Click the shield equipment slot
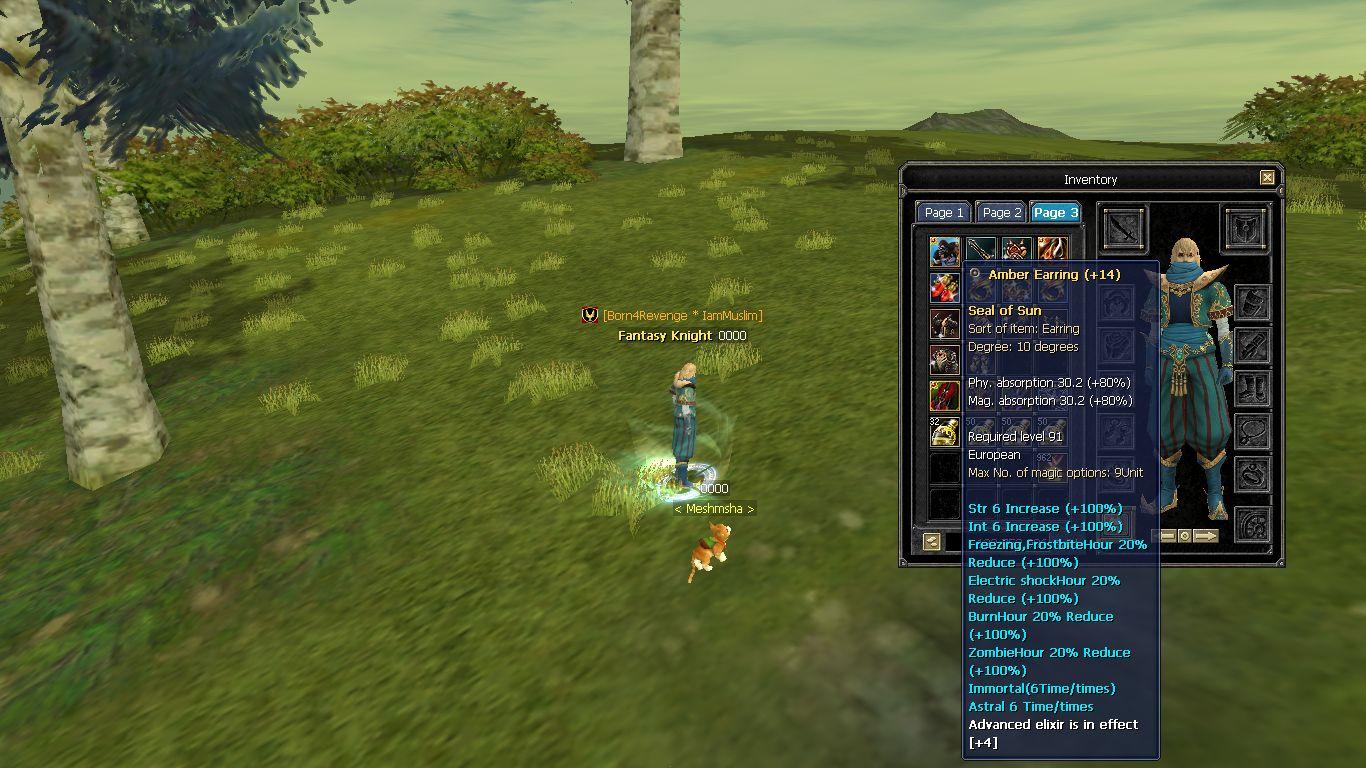The height and width of the screenshot is (768, 1366). pos(1245,229)
